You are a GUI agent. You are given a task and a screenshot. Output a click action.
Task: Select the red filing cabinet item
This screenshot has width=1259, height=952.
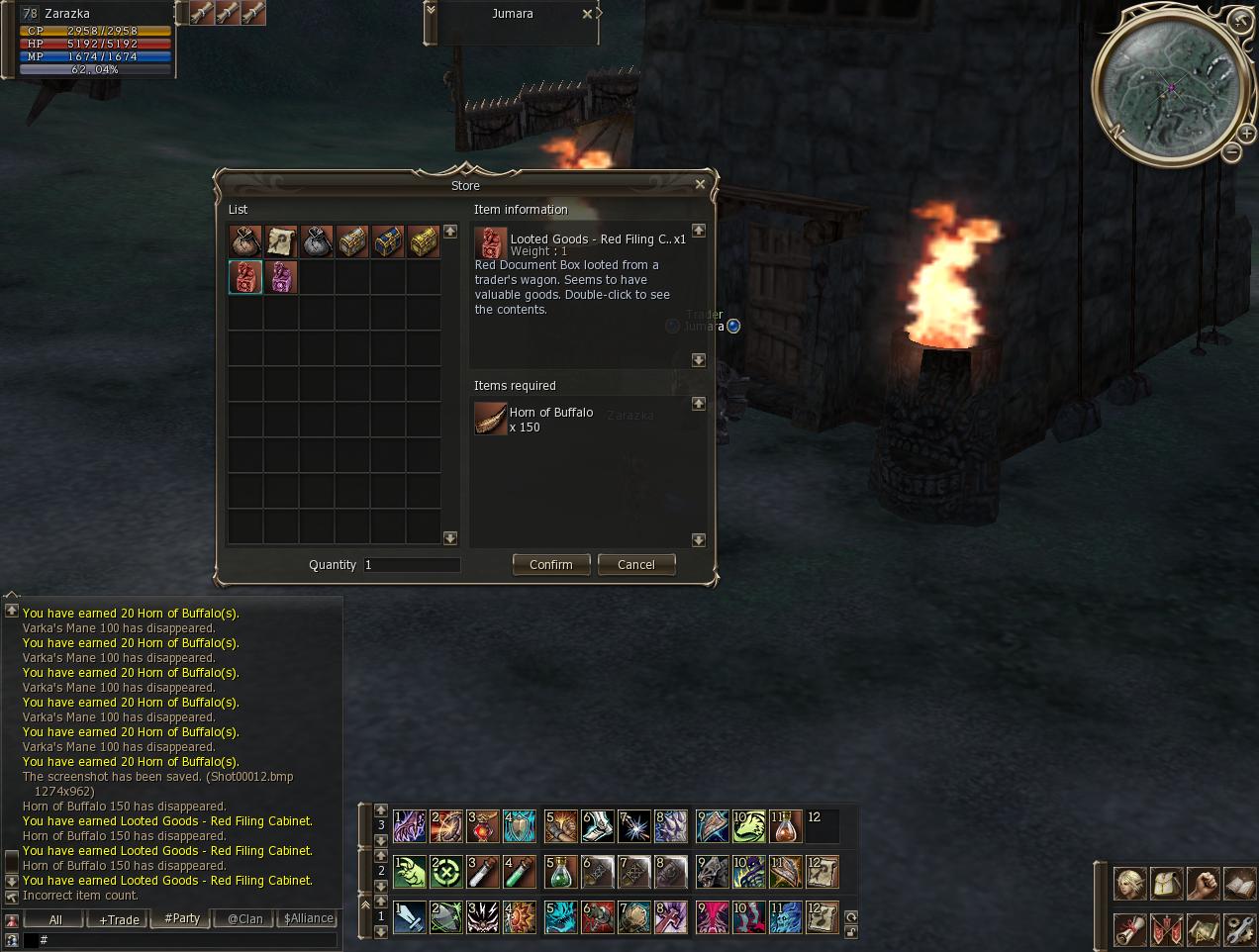245,277
